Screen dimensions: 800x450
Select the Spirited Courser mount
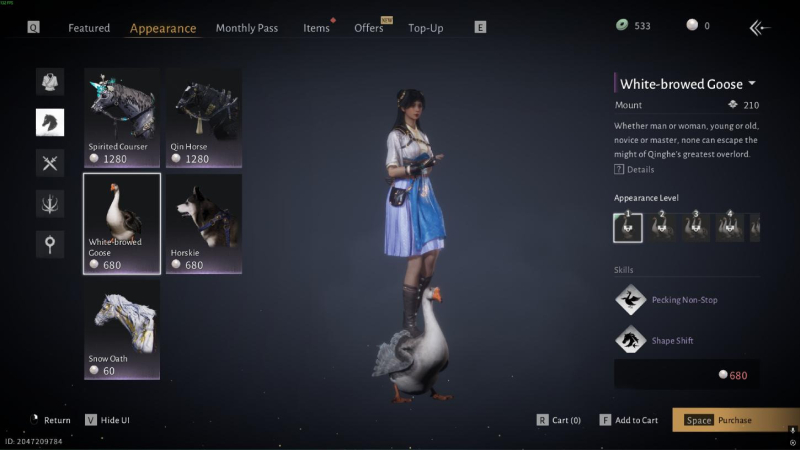(121, 117)
